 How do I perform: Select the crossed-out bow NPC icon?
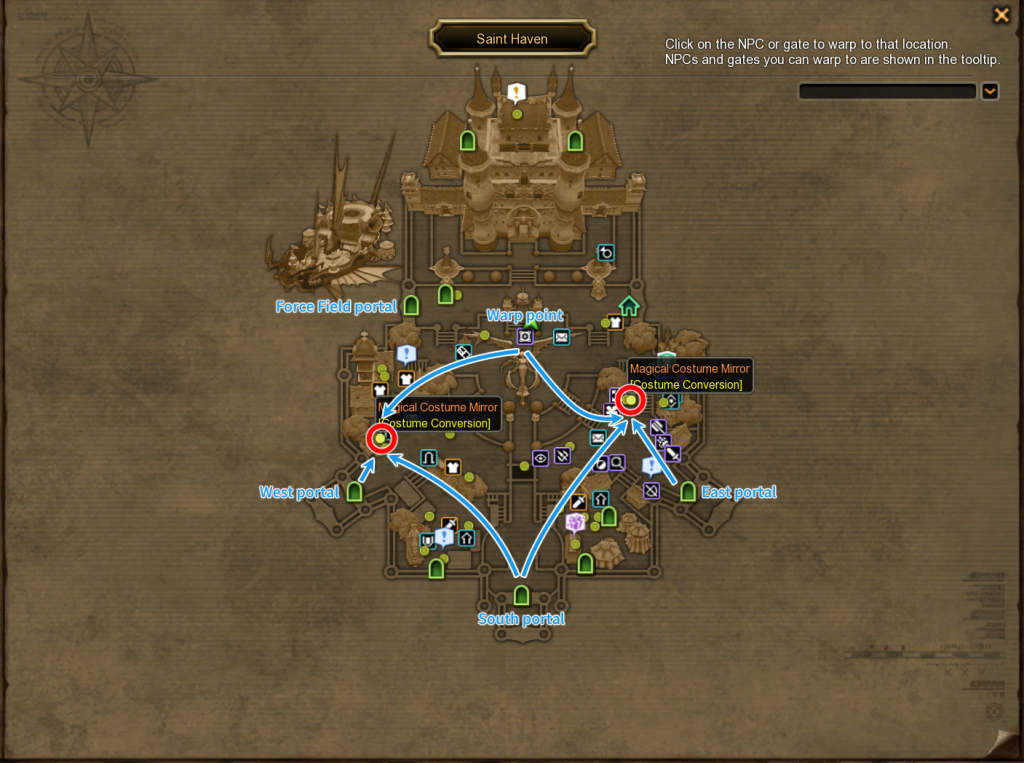(651, 491)
